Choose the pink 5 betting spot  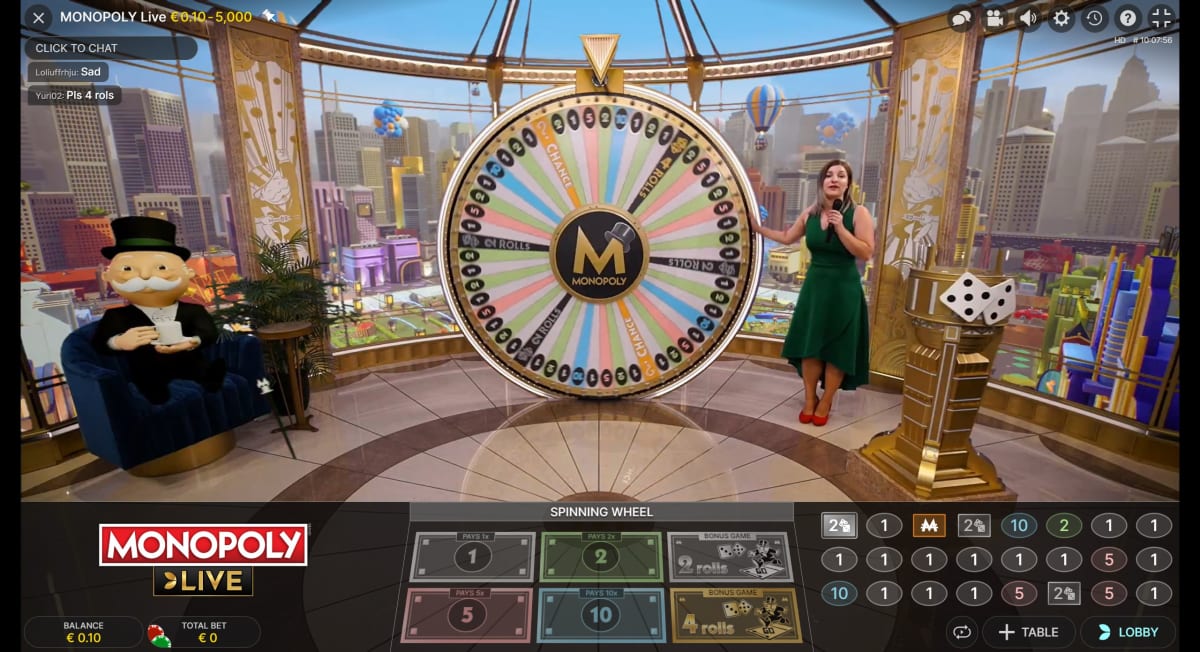pyautogui.click(x=466, y=615)
